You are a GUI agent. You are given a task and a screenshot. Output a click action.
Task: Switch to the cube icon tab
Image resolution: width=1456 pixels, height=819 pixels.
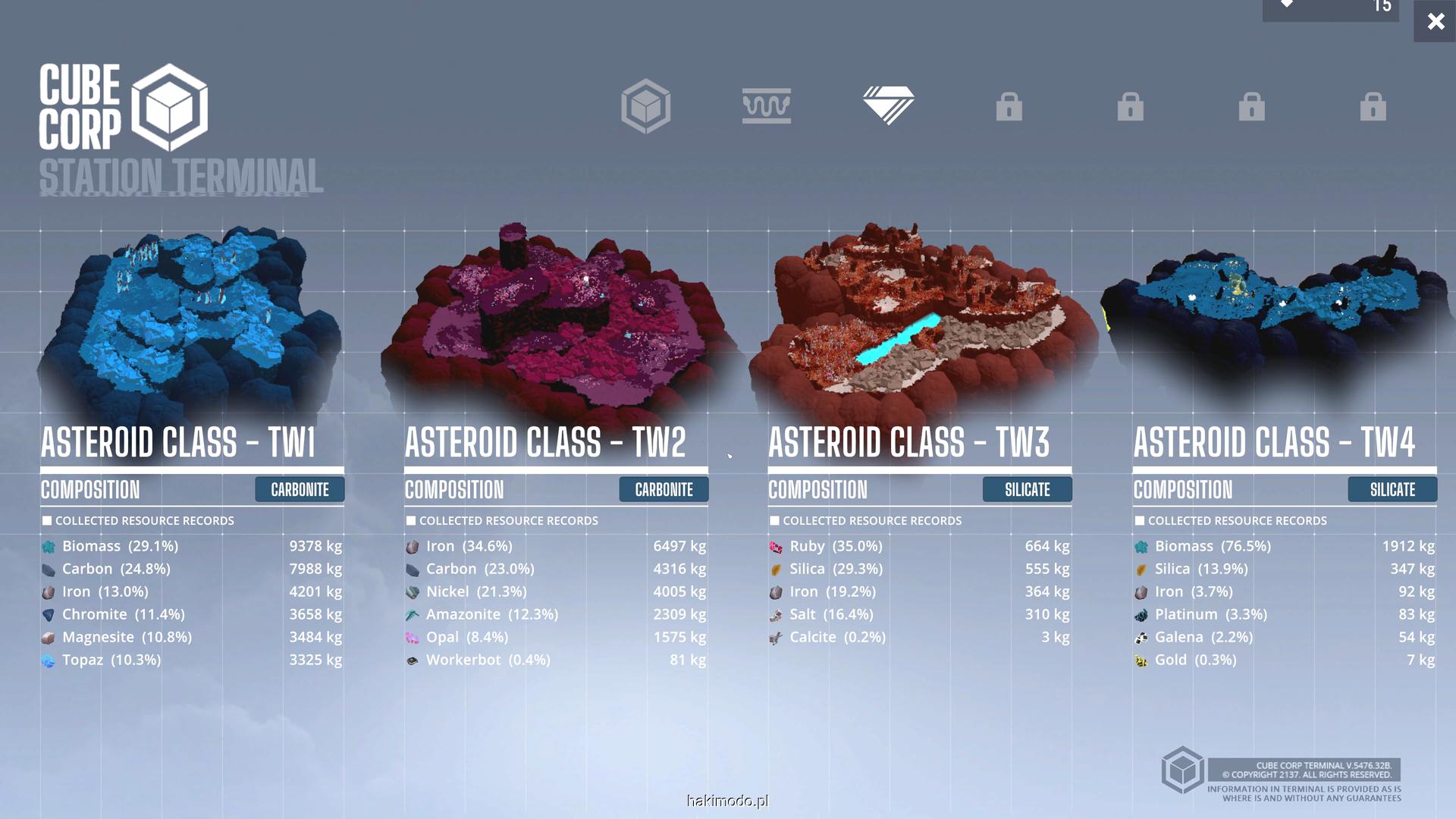pyautogui.click(x=645, y=106)
